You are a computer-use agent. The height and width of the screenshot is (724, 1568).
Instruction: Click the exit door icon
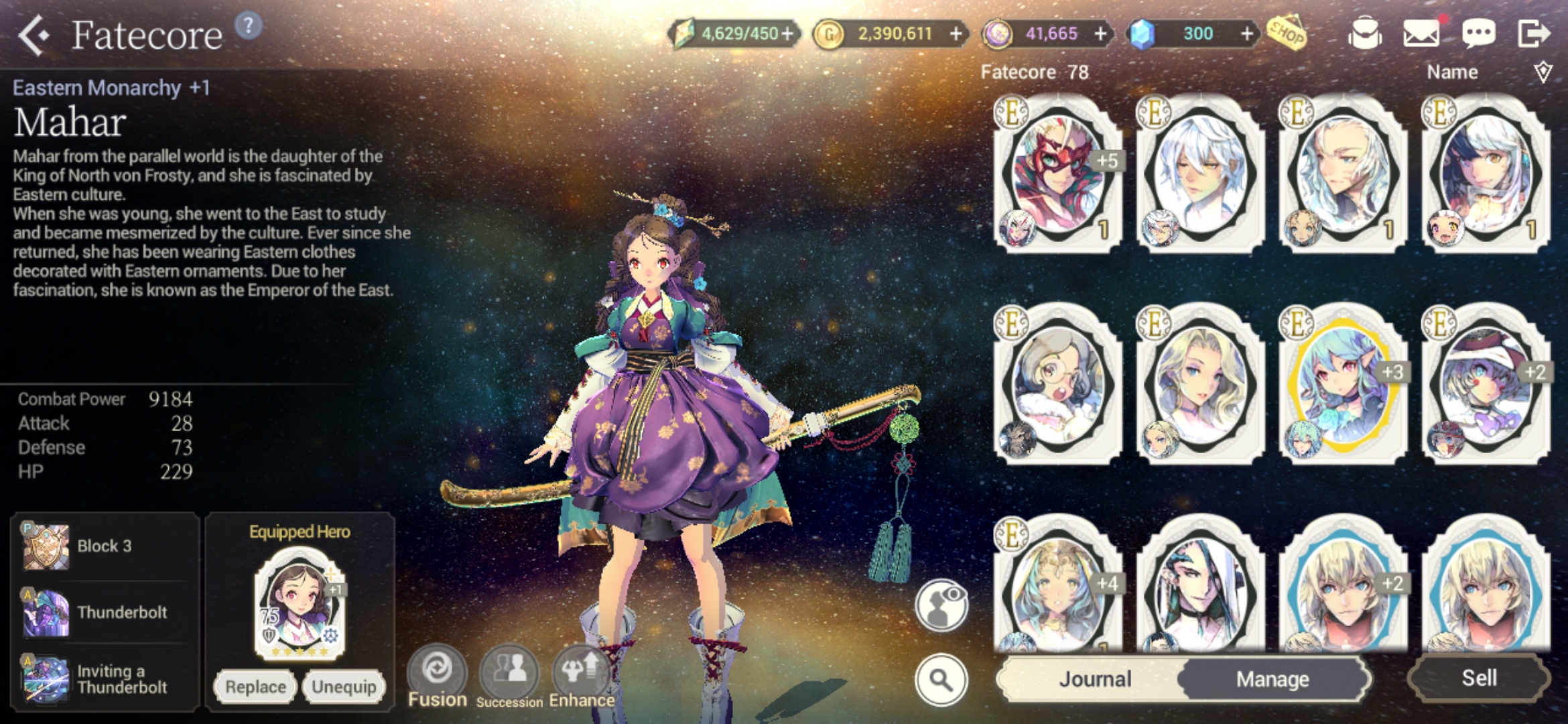[1533, 33]
